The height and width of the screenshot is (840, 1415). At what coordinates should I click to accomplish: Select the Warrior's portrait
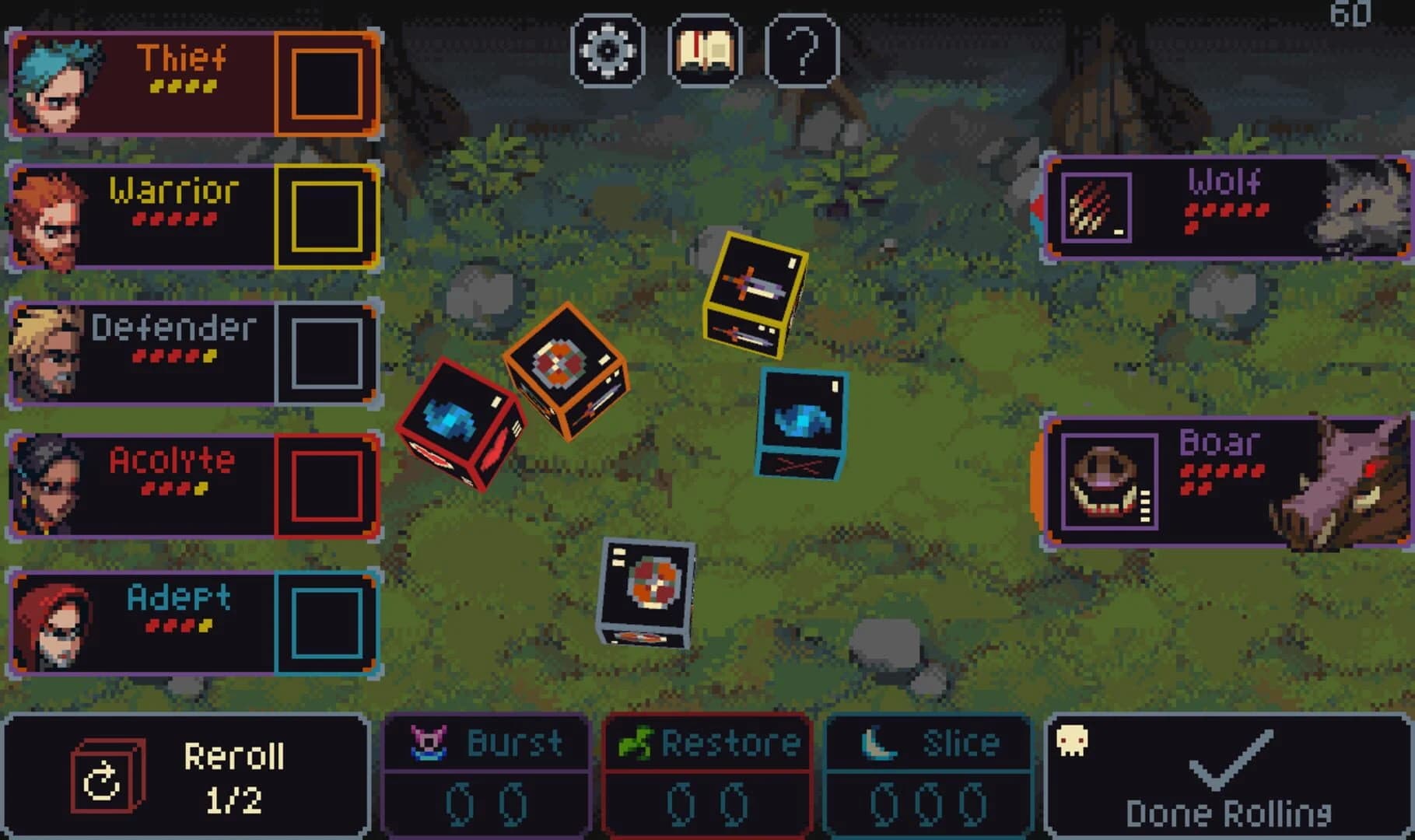tap(51, 214)
